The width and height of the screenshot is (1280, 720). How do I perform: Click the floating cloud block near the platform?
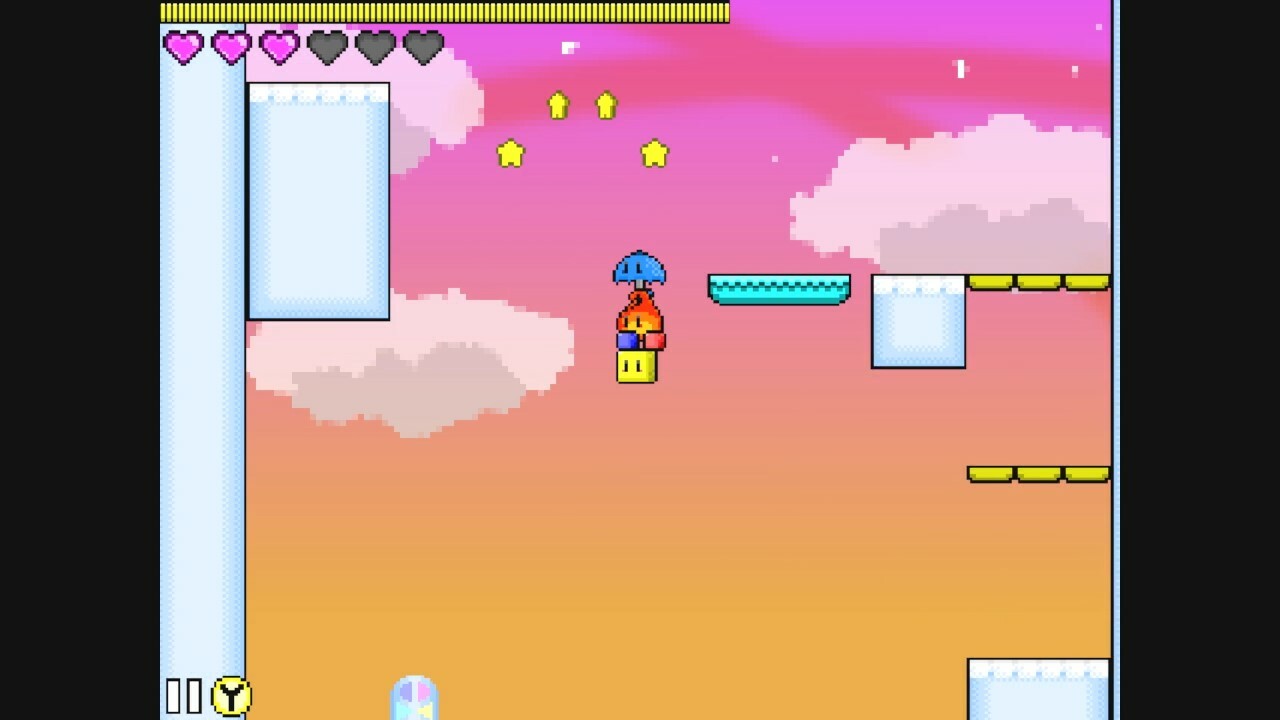pyautogui.click(x=916, y=320)
